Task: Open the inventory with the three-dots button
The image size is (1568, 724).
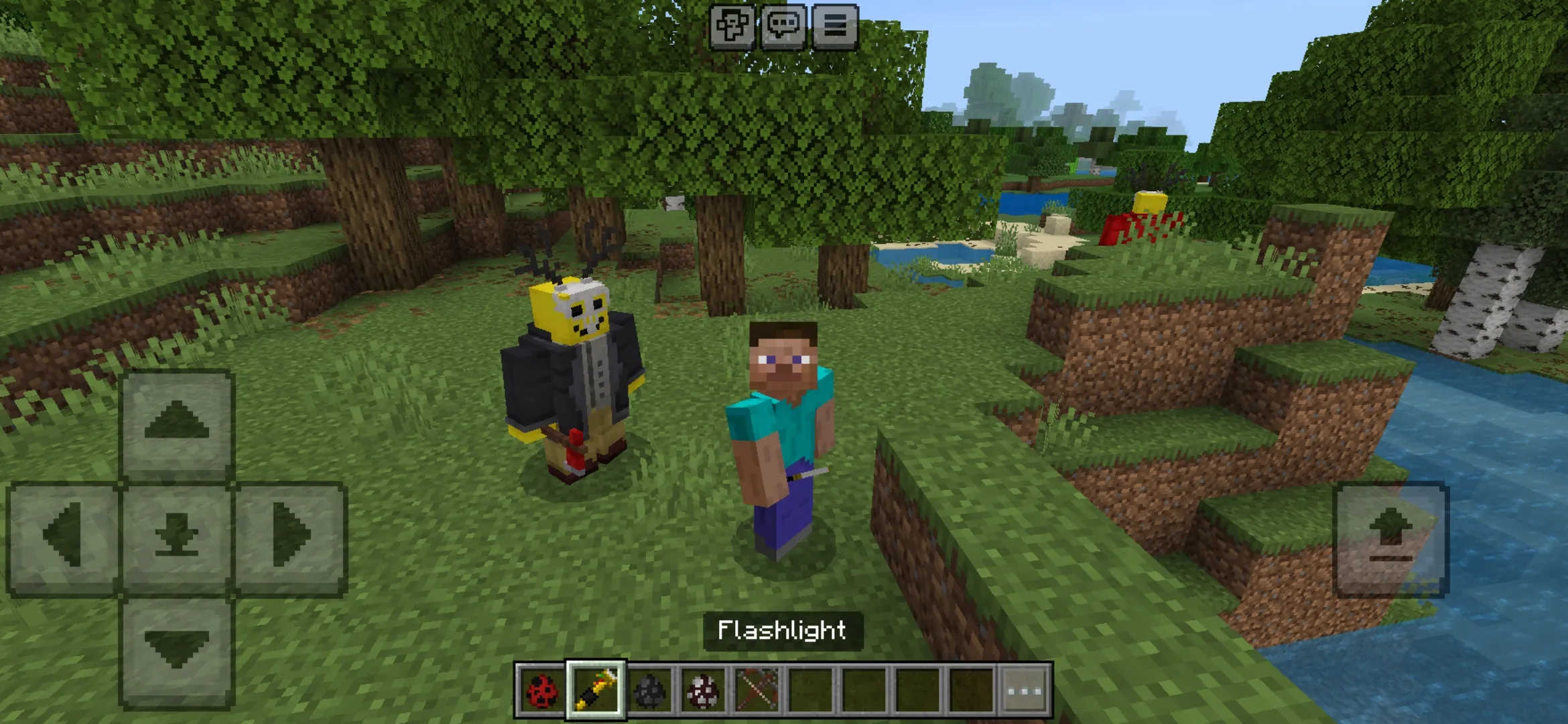Action: (x=1025, y=690)
